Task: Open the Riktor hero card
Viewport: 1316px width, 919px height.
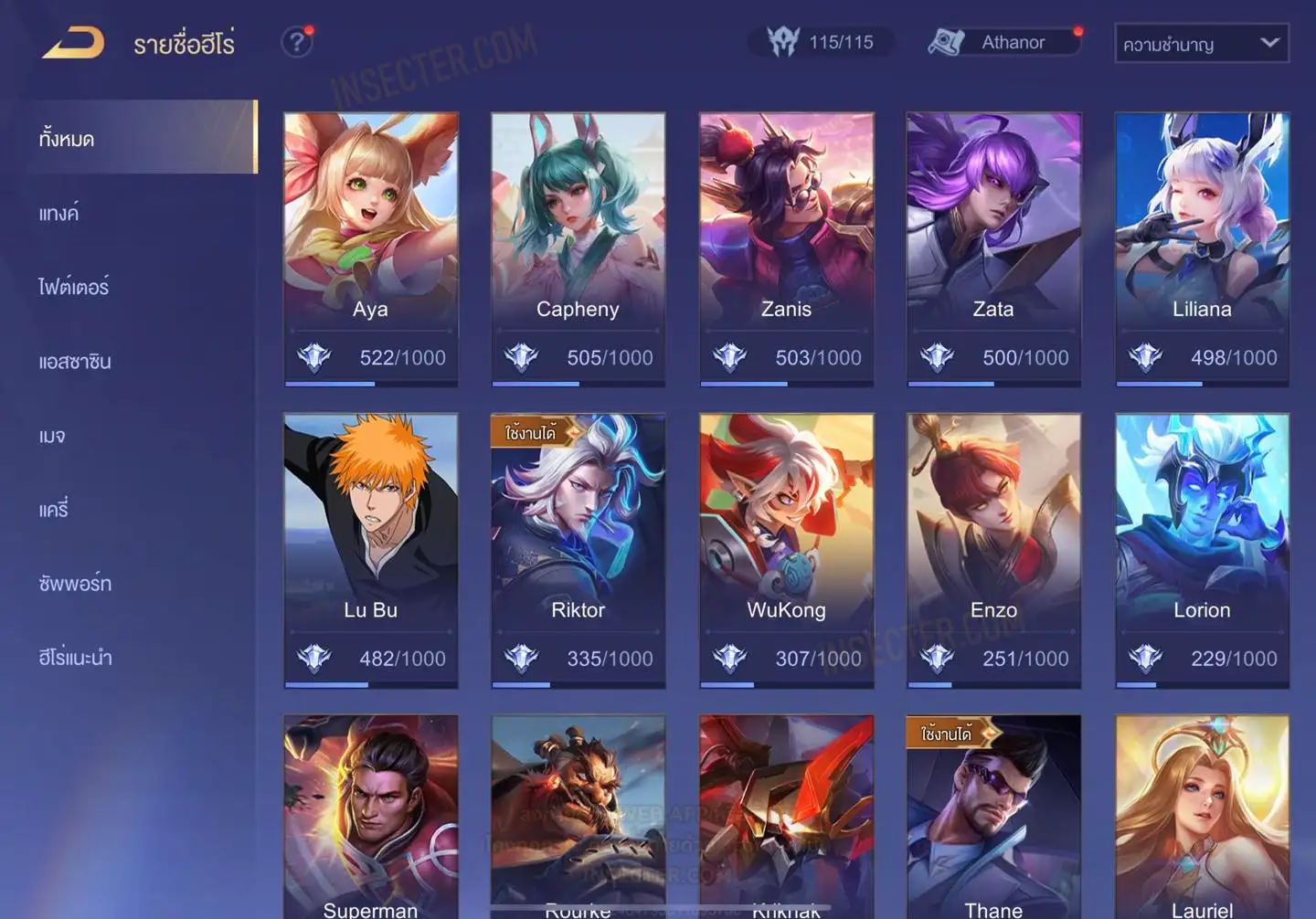Action: [578, 550]
